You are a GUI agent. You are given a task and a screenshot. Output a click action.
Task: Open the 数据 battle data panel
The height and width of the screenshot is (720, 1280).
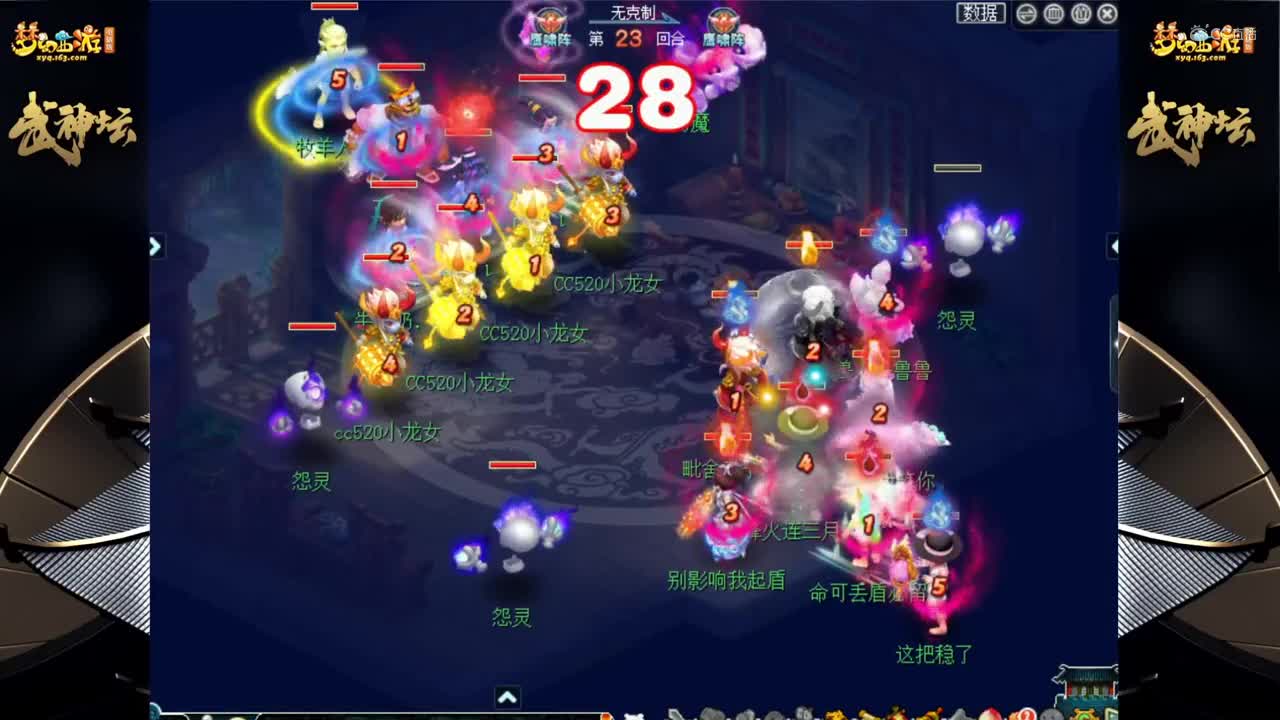[982, 14]
